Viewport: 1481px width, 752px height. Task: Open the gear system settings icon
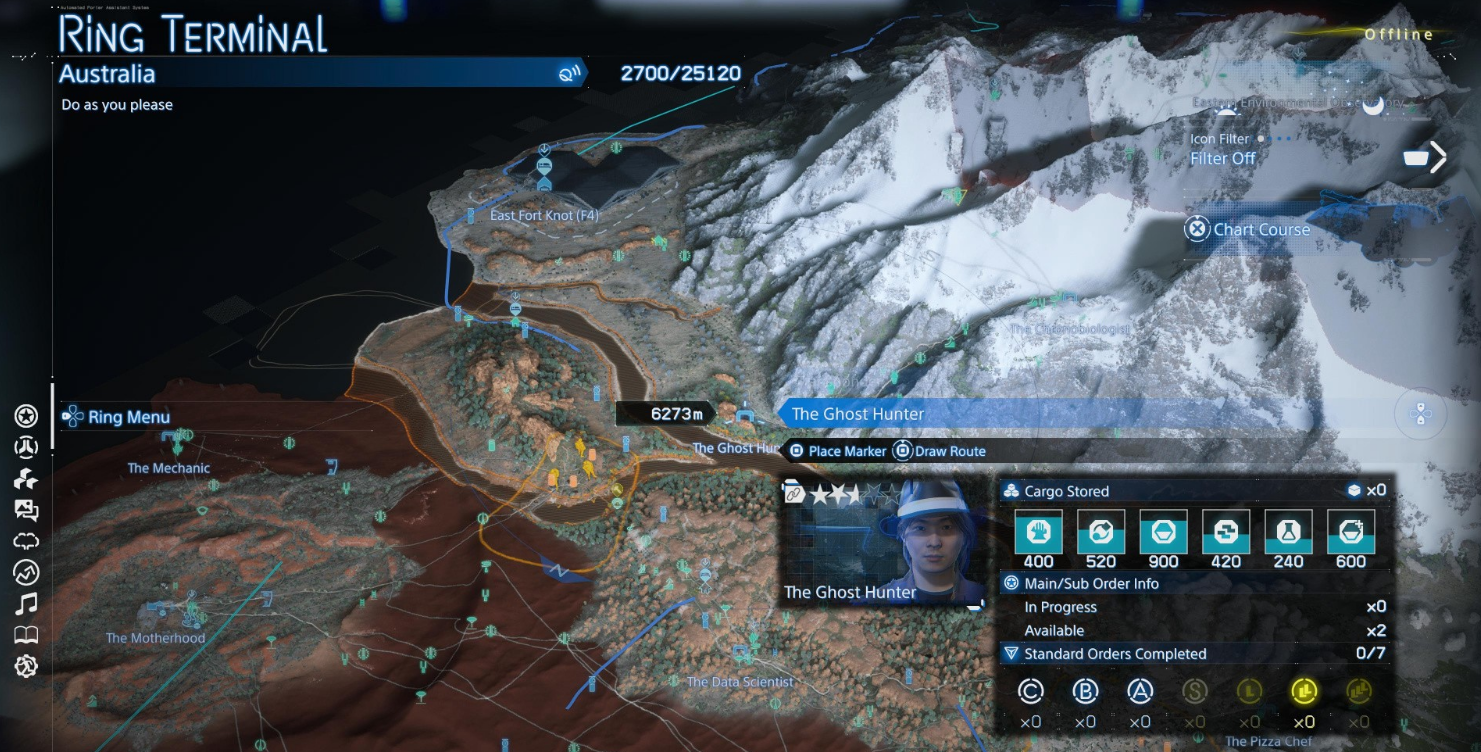tap(26, 666)
